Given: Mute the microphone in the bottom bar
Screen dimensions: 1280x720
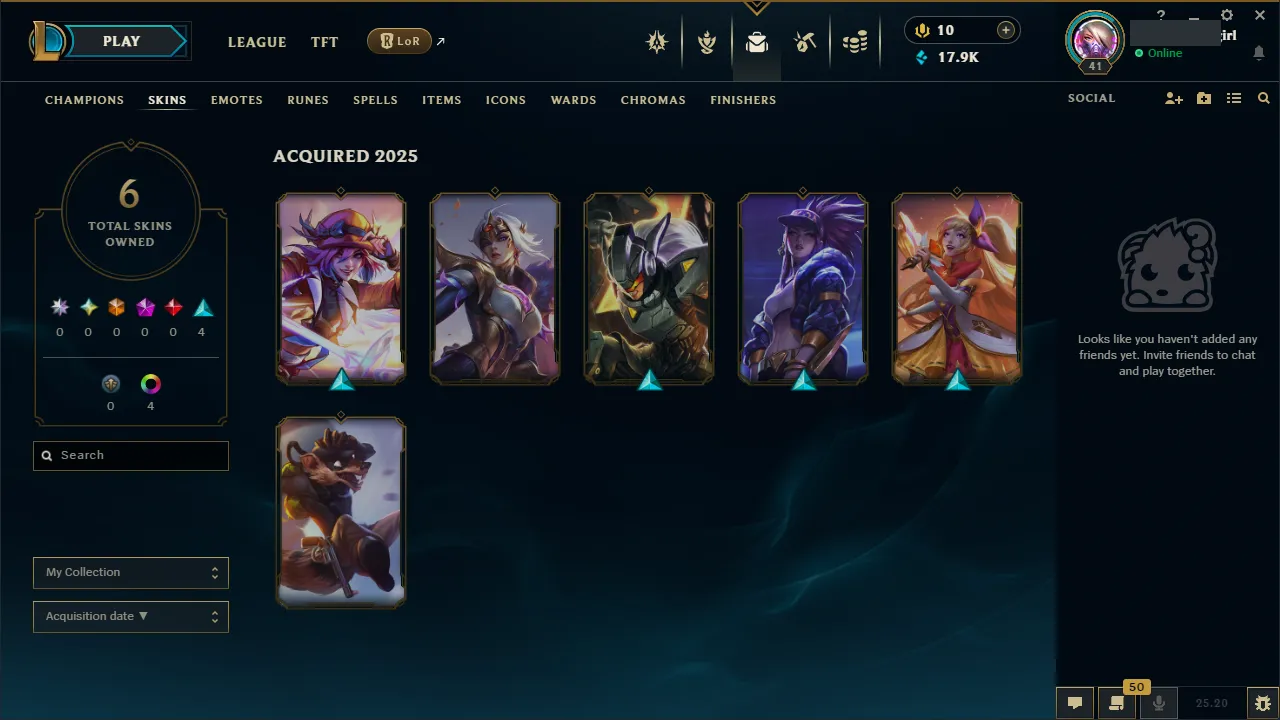Looking at the screenshot, I should (1158, 702).
